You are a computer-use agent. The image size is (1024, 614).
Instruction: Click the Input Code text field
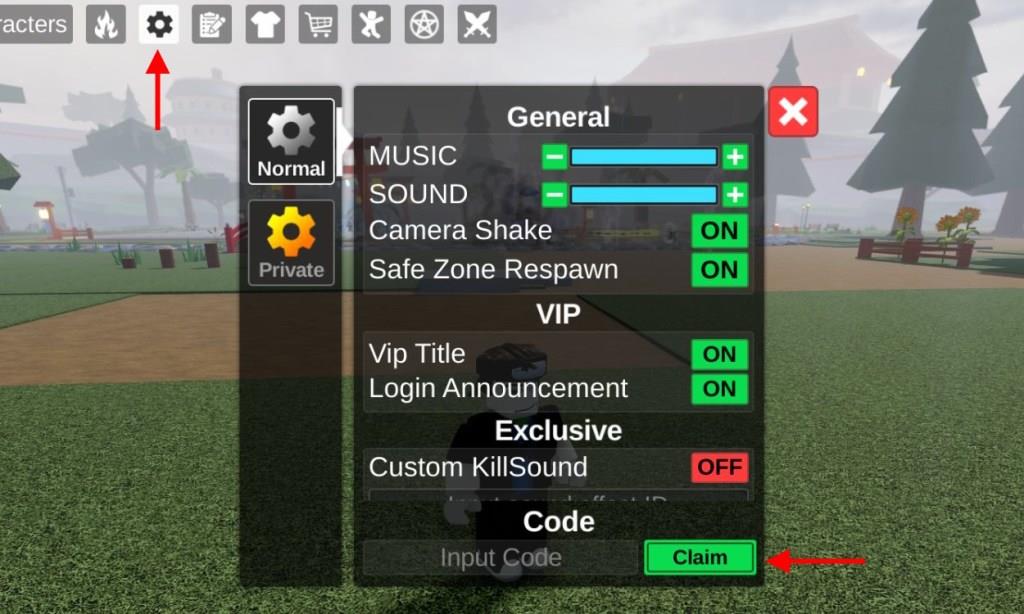tap(500, 558)
